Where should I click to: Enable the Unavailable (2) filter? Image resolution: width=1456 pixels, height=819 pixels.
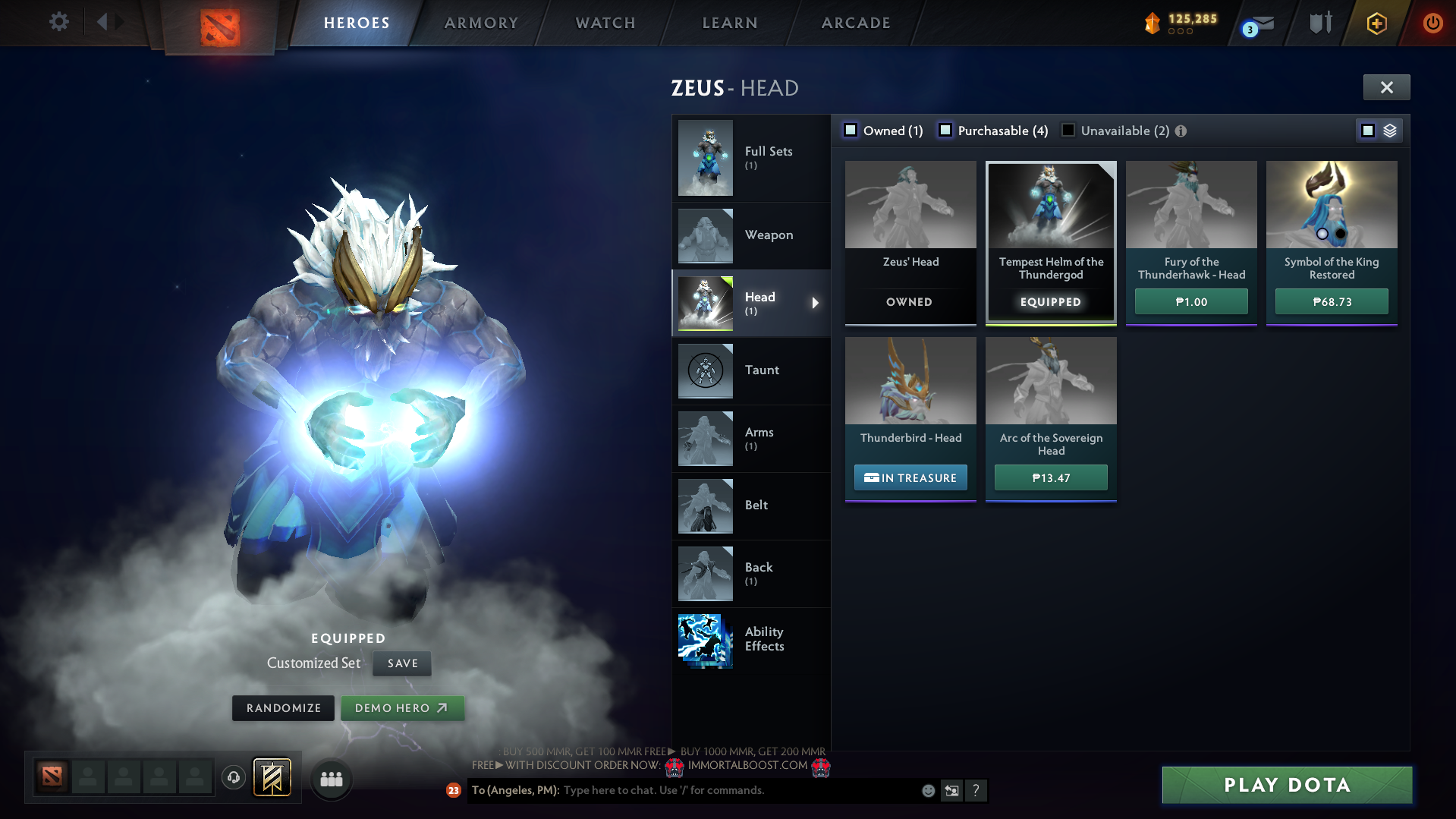pyautogui.click(x=1068, y=130)
